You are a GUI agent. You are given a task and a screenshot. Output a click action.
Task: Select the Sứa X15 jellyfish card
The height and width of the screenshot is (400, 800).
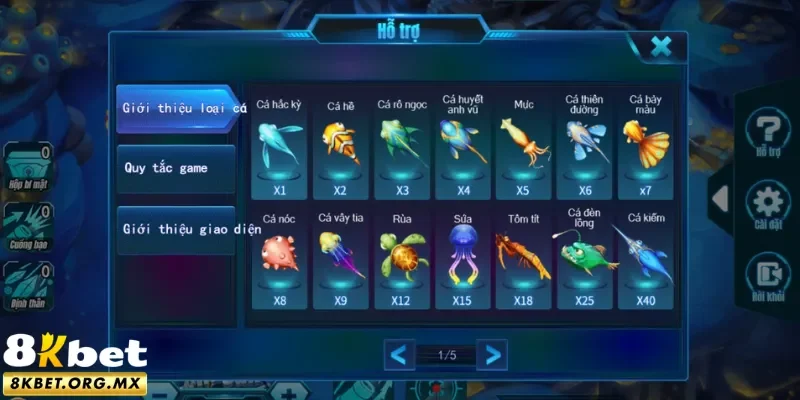click(462, 258)
